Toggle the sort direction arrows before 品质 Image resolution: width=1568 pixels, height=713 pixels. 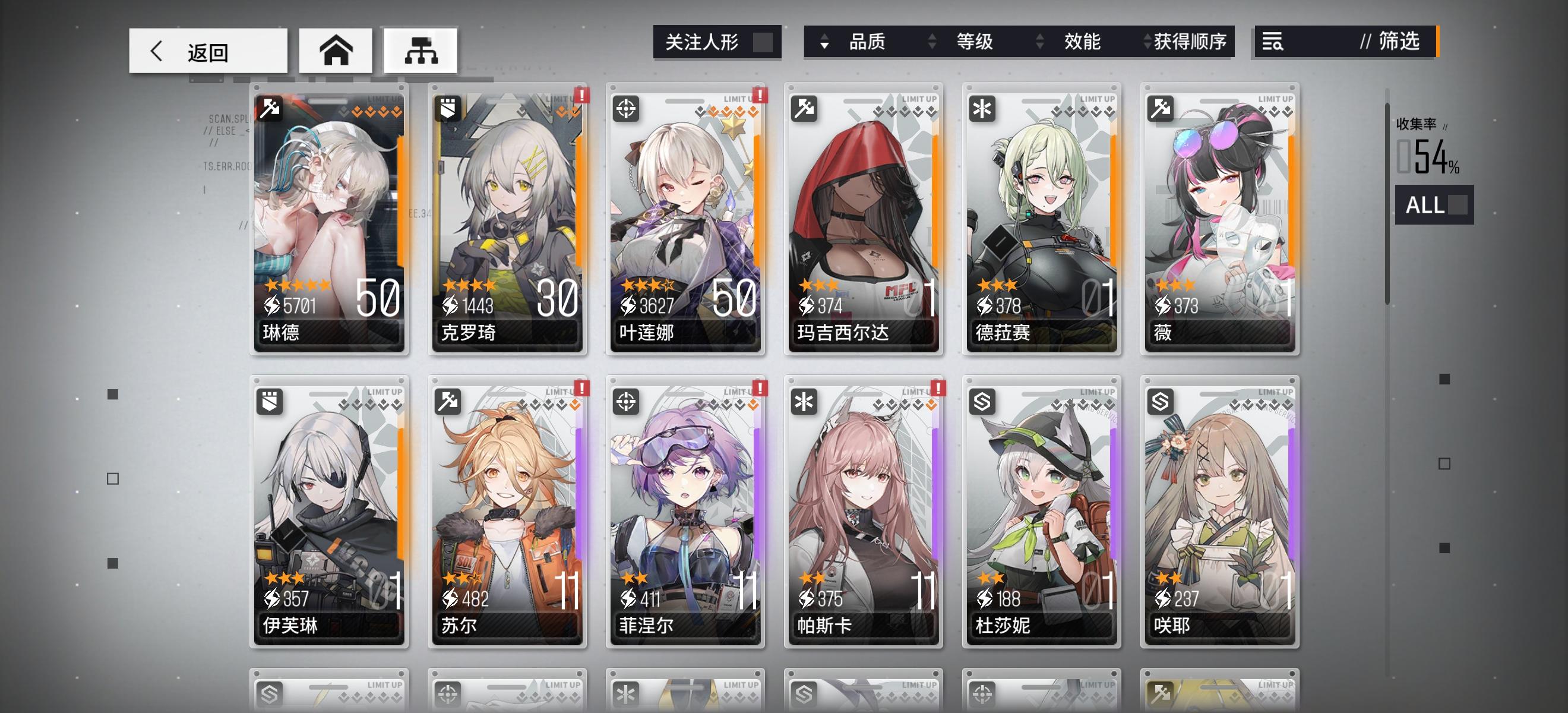tap(826, 43)
